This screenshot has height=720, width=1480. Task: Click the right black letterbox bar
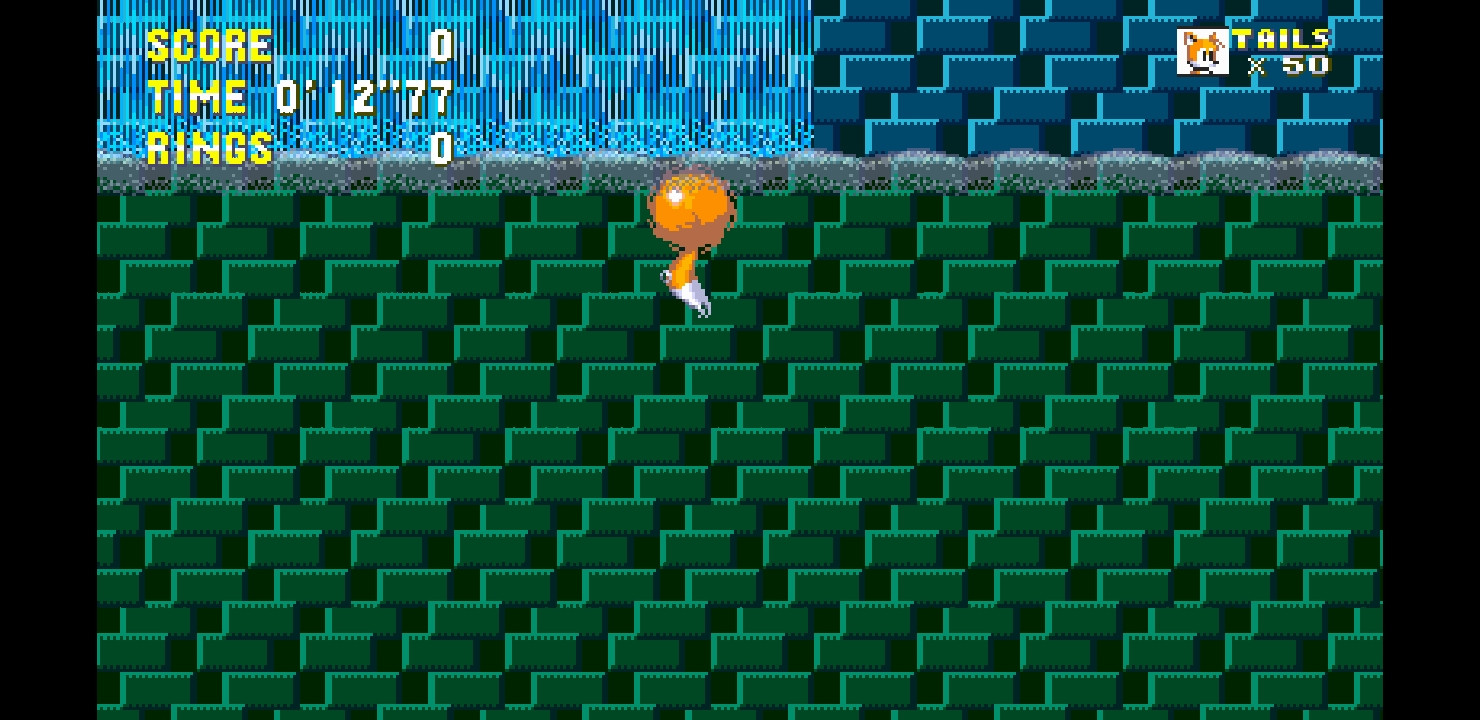(x=1430, y=360)
